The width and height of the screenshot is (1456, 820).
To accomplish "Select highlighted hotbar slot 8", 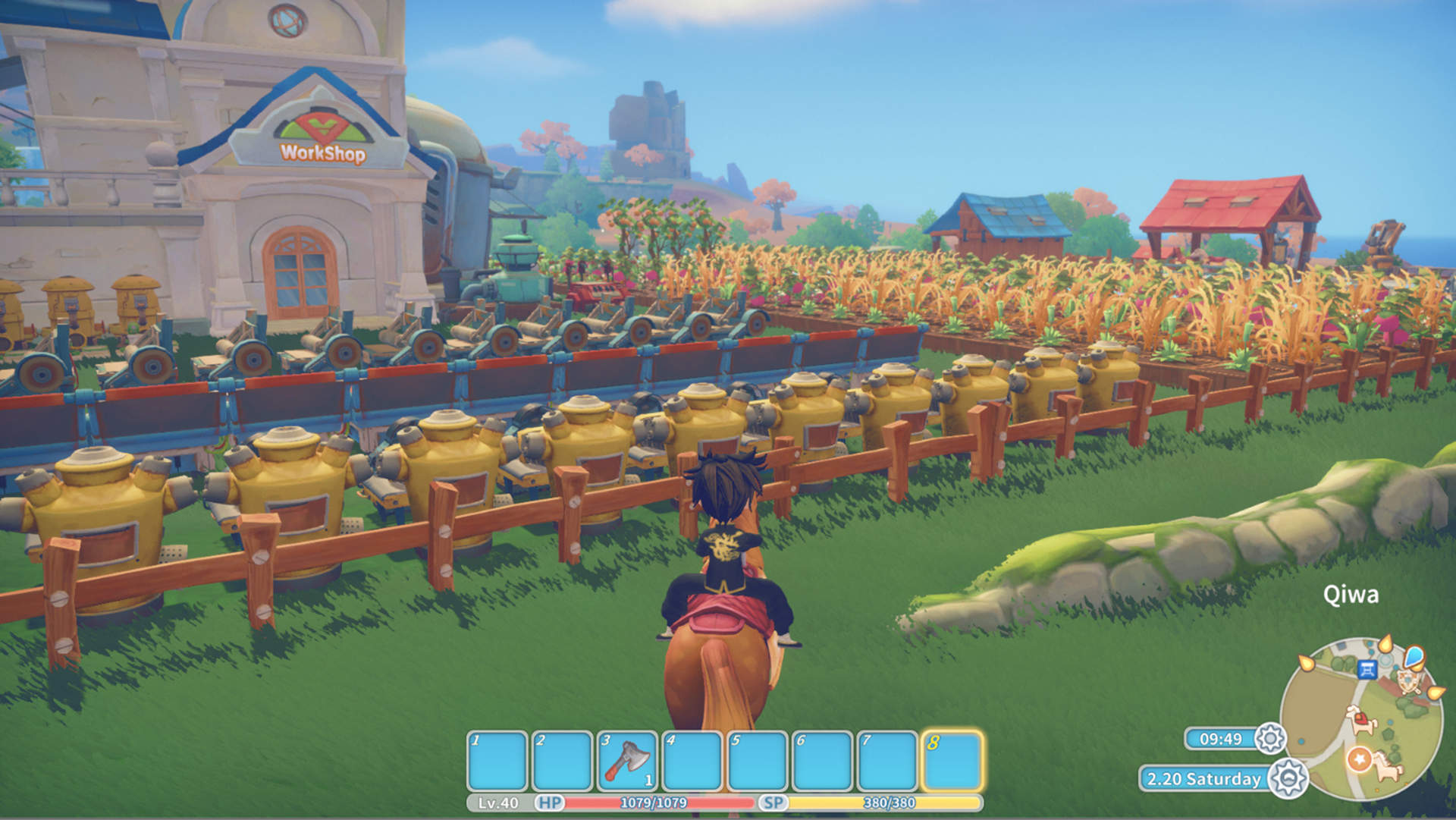I will (x=952, y=761).
